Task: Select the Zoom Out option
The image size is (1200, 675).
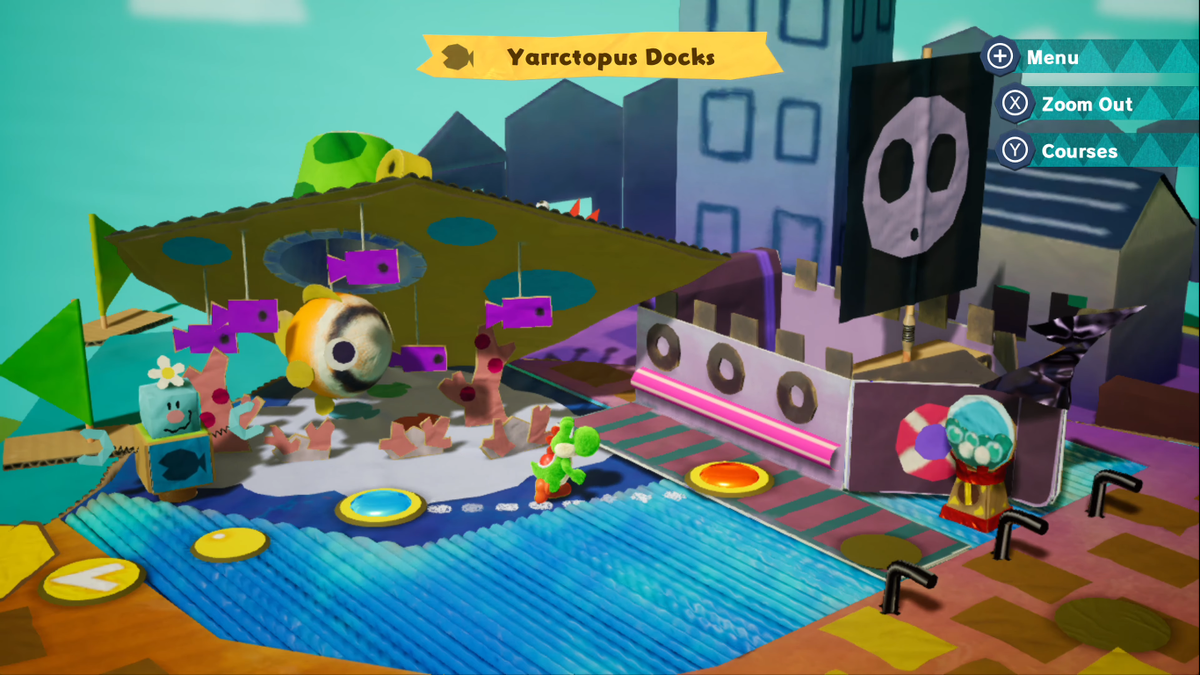Action: click(x=1085, y=104)
